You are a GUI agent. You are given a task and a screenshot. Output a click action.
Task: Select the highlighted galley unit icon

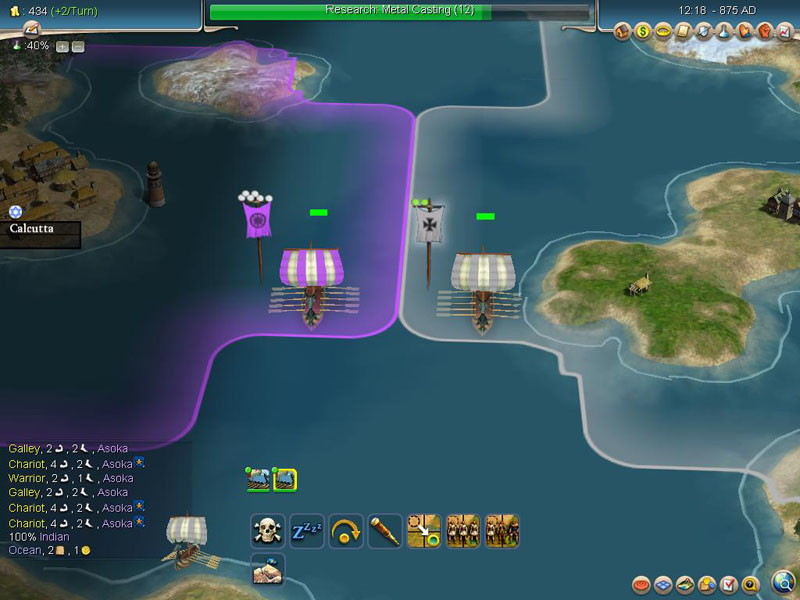(x=284, y=479)
